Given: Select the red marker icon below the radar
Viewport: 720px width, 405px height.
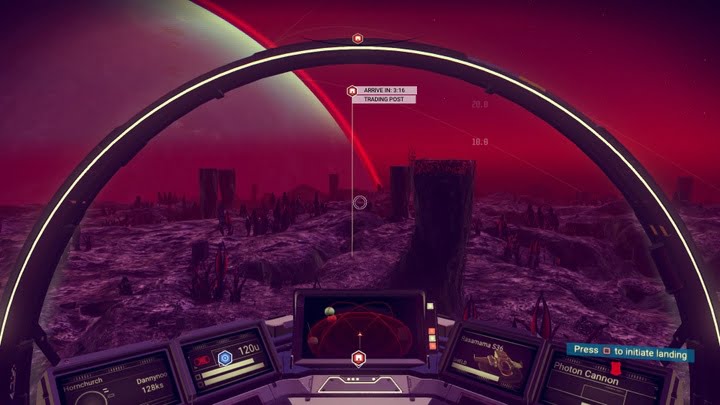Looking at the screenshot, I should (358, 357).
